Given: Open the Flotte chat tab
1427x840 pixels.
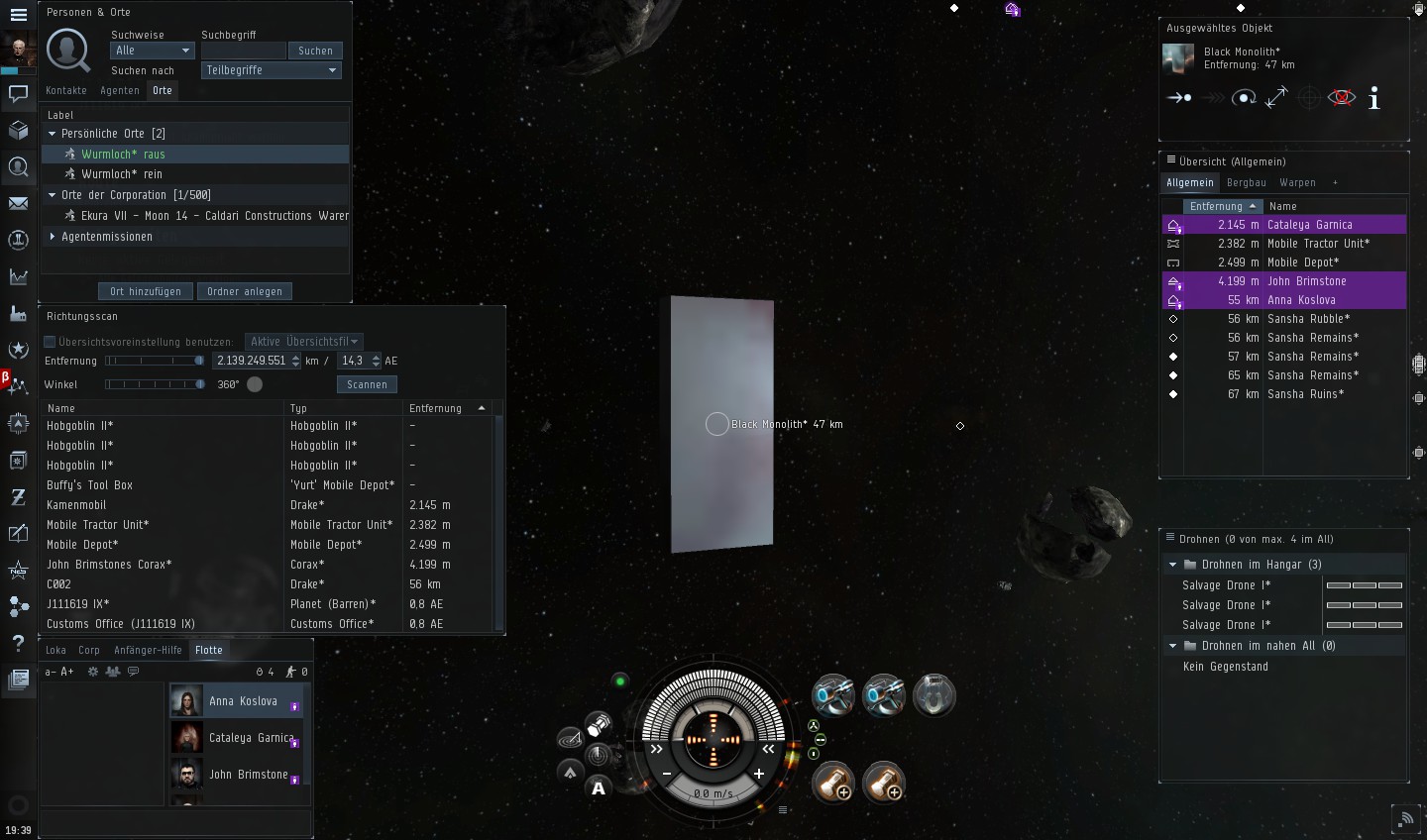Looking at the screenshot, I should click(208, 650).
